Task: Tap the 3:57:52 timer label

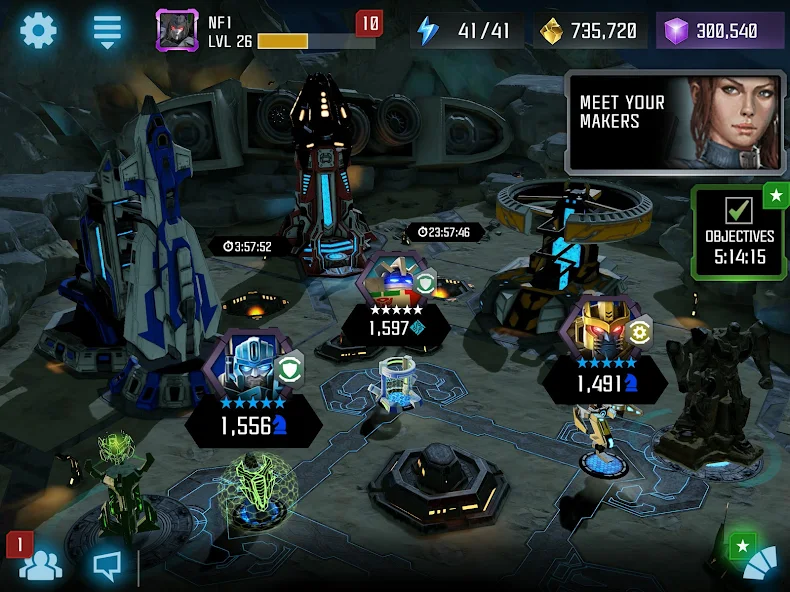Action: click(248, 246)
